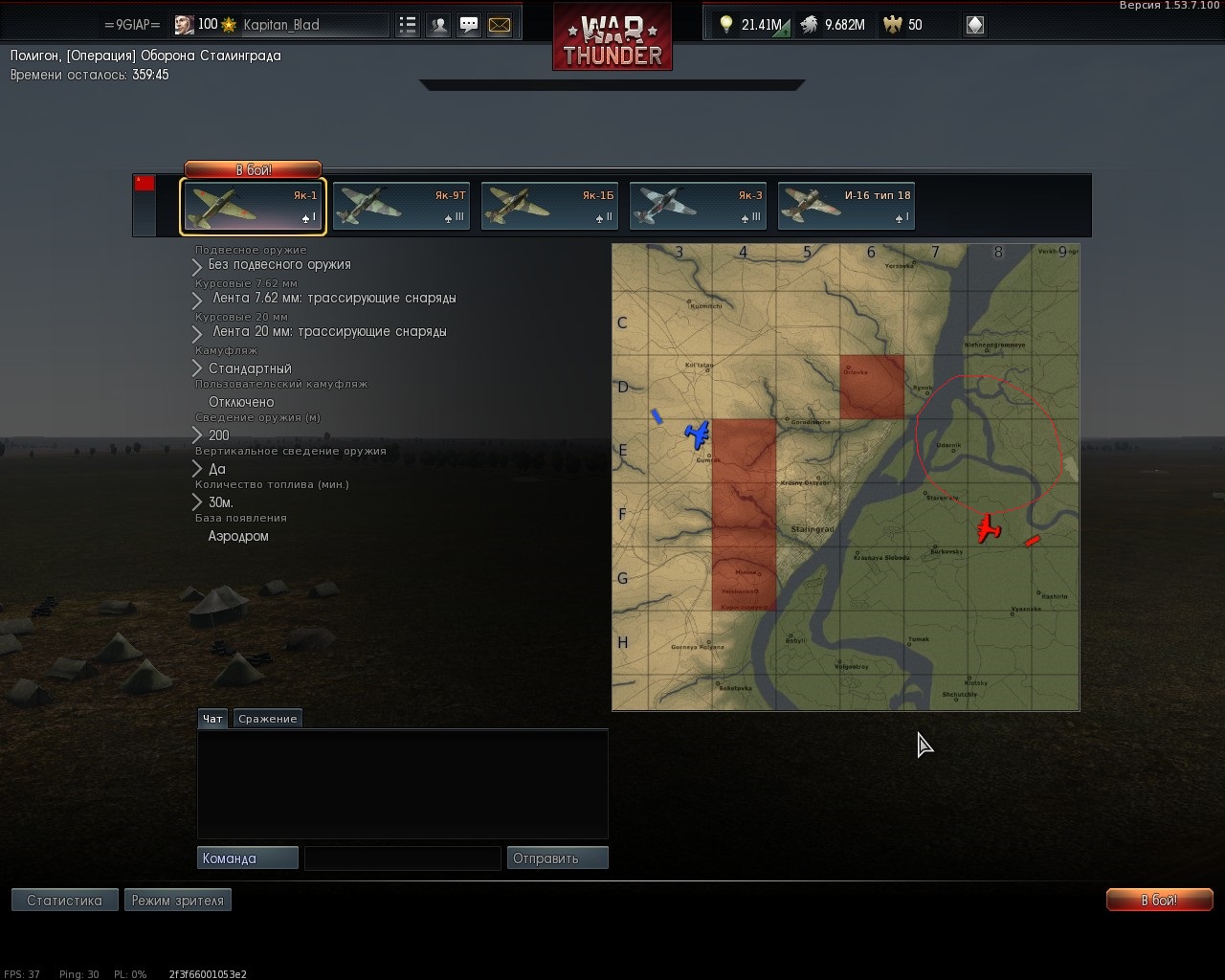
Task: Open the 7.62 мм ammo belt dropdown
Action: (333, 299)
